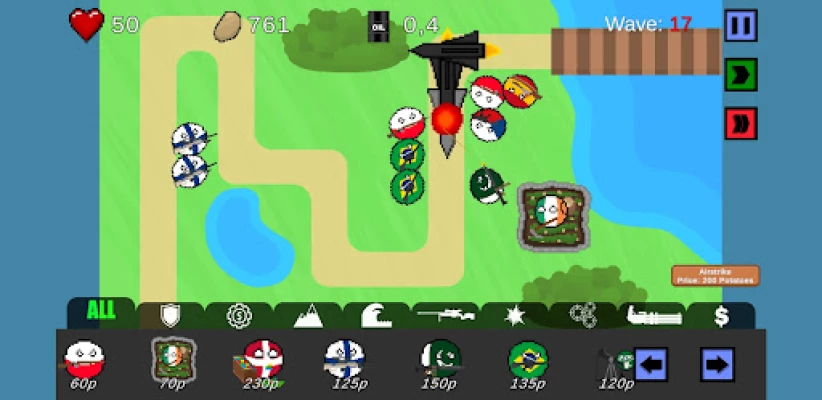Open the gear coin category tab
This screenshot has height=400, width=822.
tap(239, 316)
